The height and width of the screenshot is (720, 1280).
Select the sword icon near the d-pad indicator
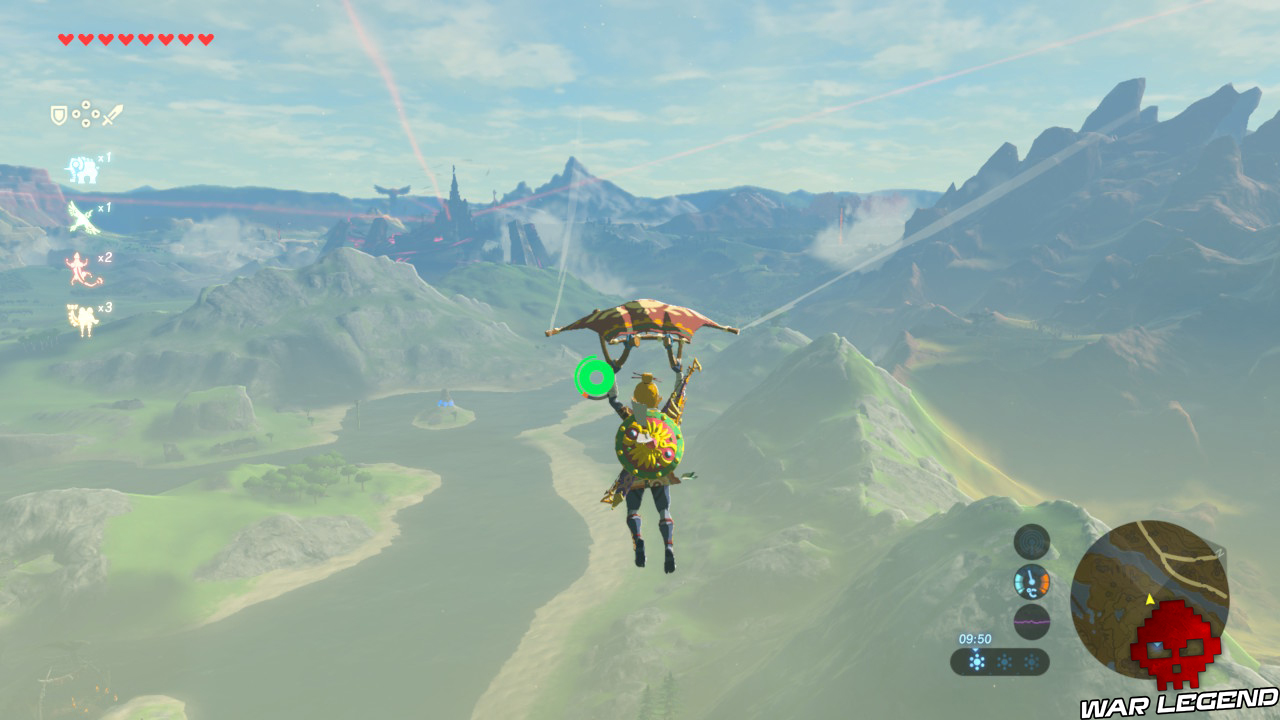112,113
